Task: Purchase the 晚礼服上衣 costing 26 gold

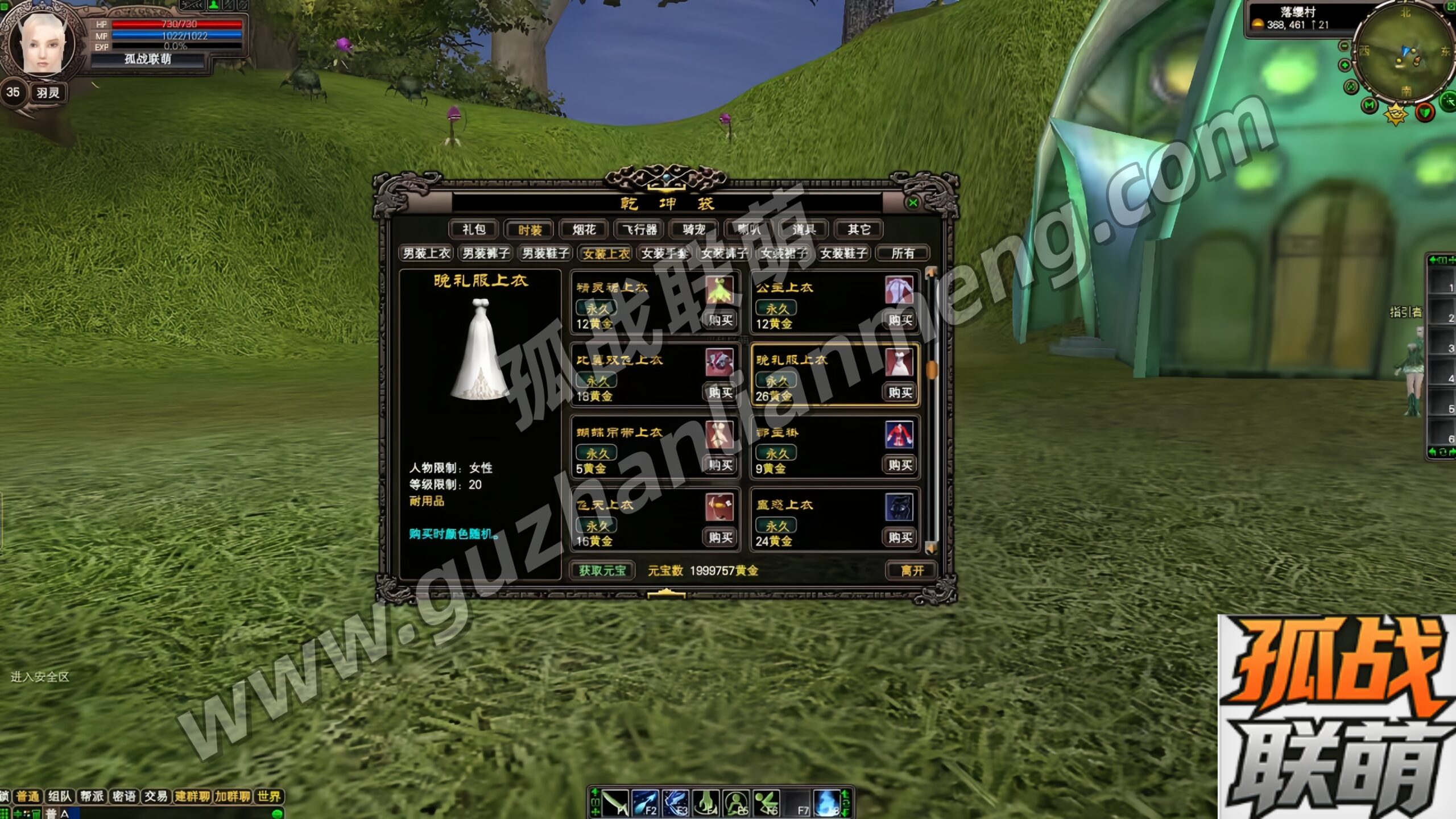Action: (900, 392)
